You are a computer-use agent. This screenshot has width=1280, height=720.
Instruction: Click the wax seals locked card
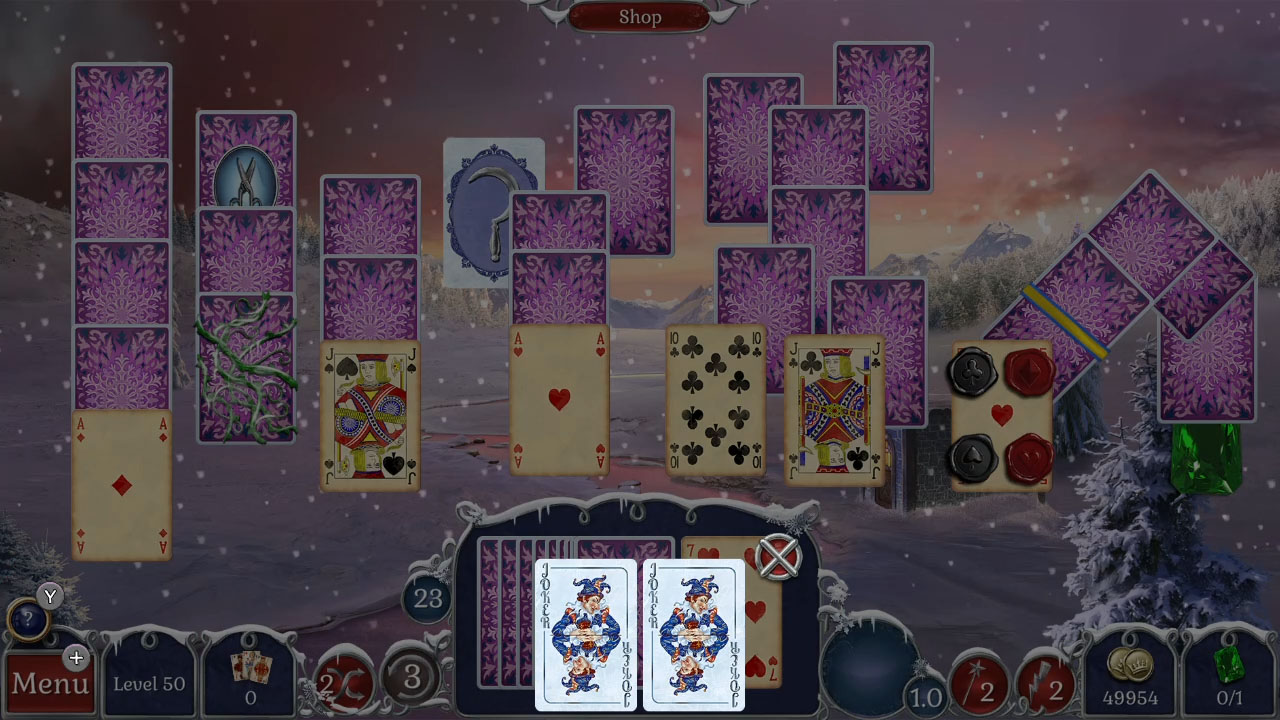pos(999,415)
